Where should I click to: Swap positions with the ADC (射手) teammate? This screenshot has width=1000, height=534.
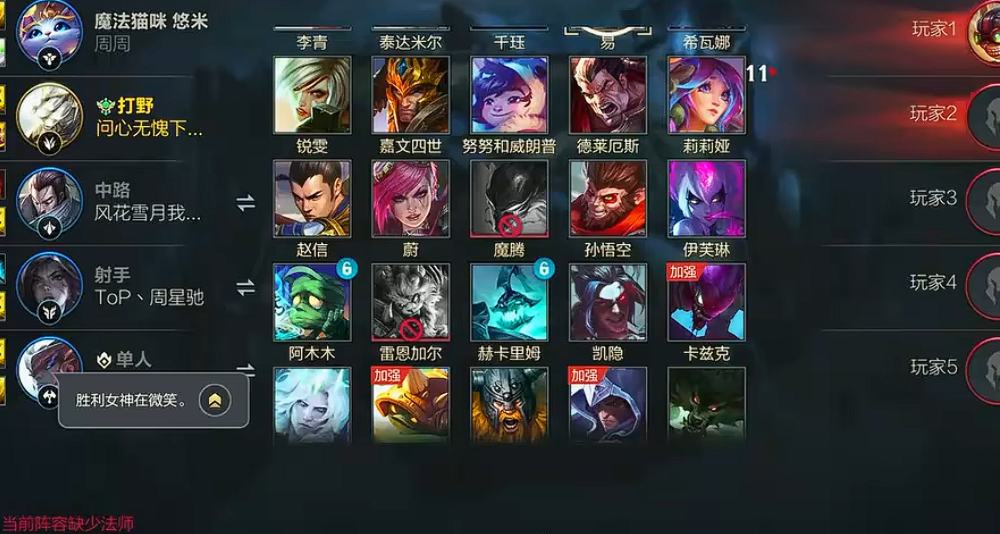tap(245, 288)
